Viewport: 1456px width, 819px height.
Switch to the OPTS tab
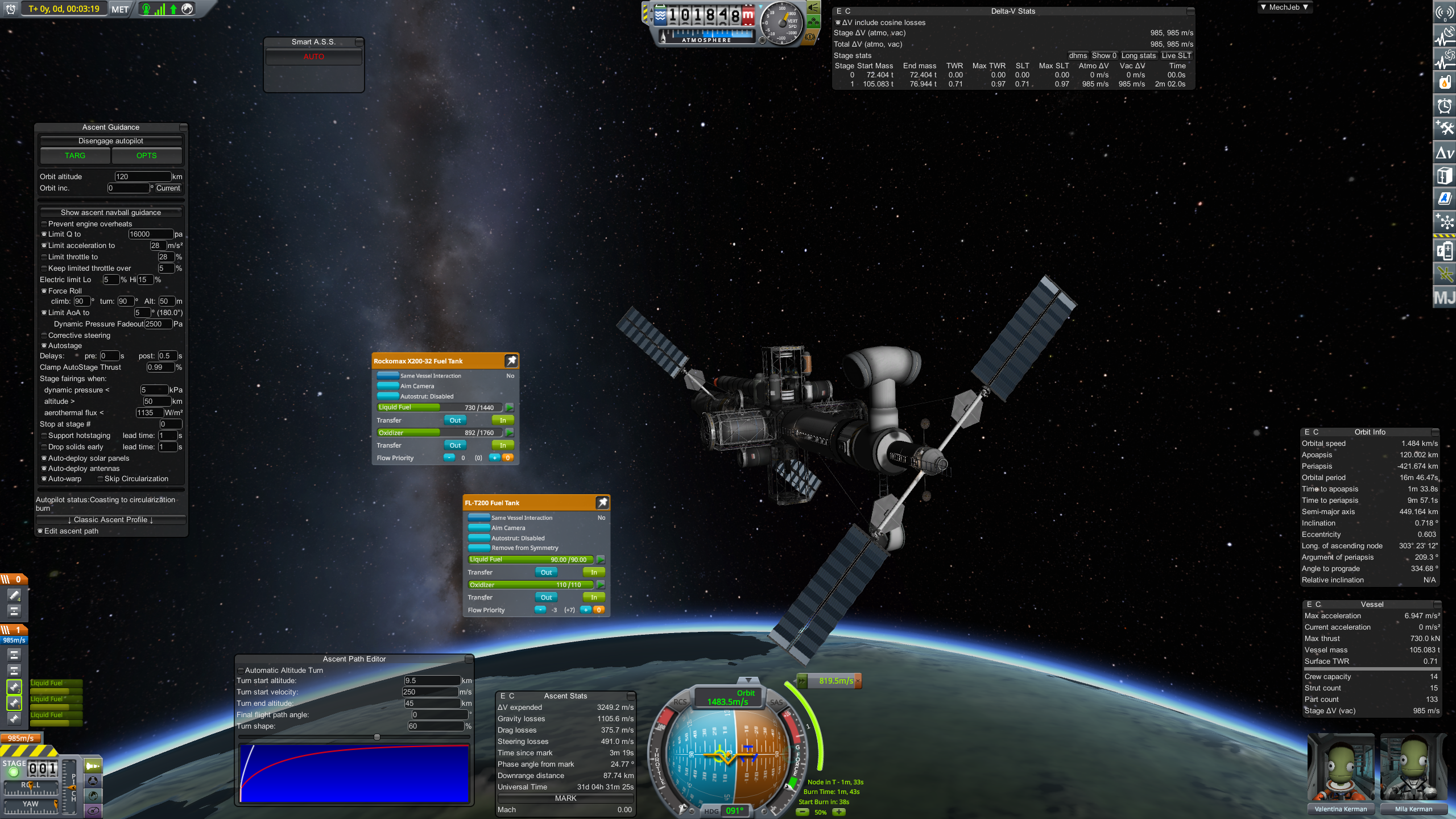pyautogui.click(x=146, y=156)
